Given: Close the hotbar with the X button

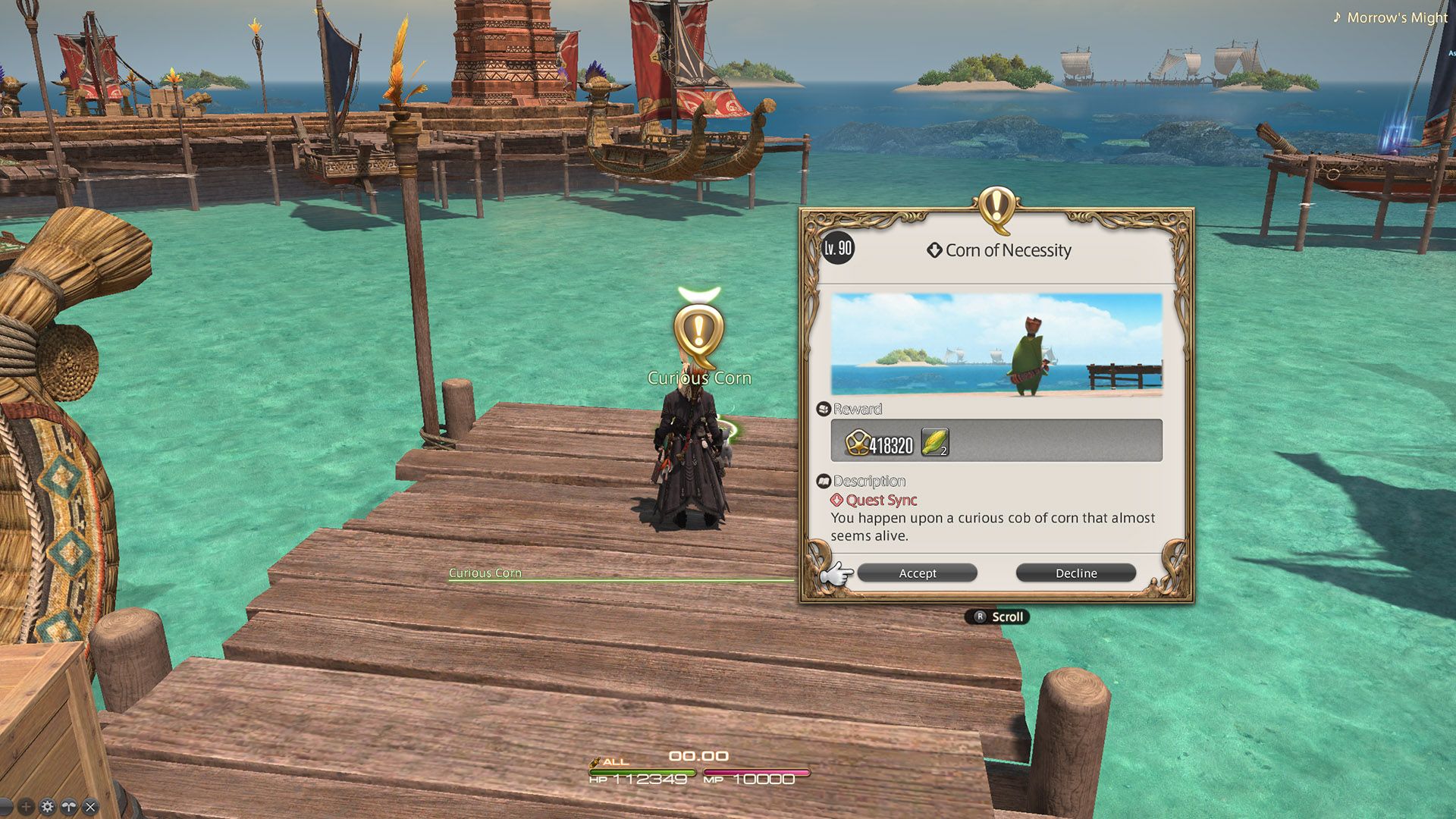Looking at the screenshot, I should [89, 806].
